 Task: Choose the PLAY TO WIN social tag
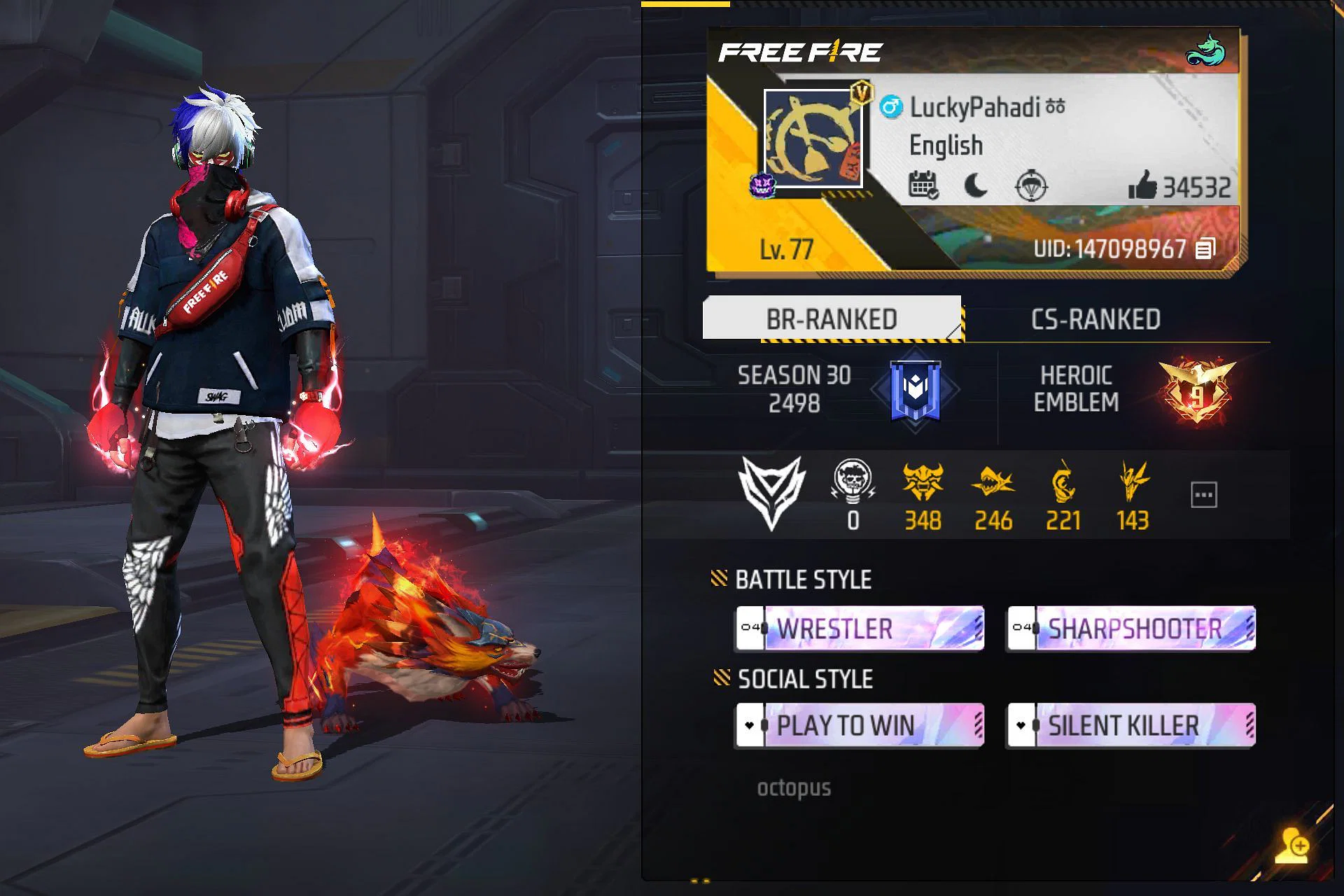click(860, 726)
